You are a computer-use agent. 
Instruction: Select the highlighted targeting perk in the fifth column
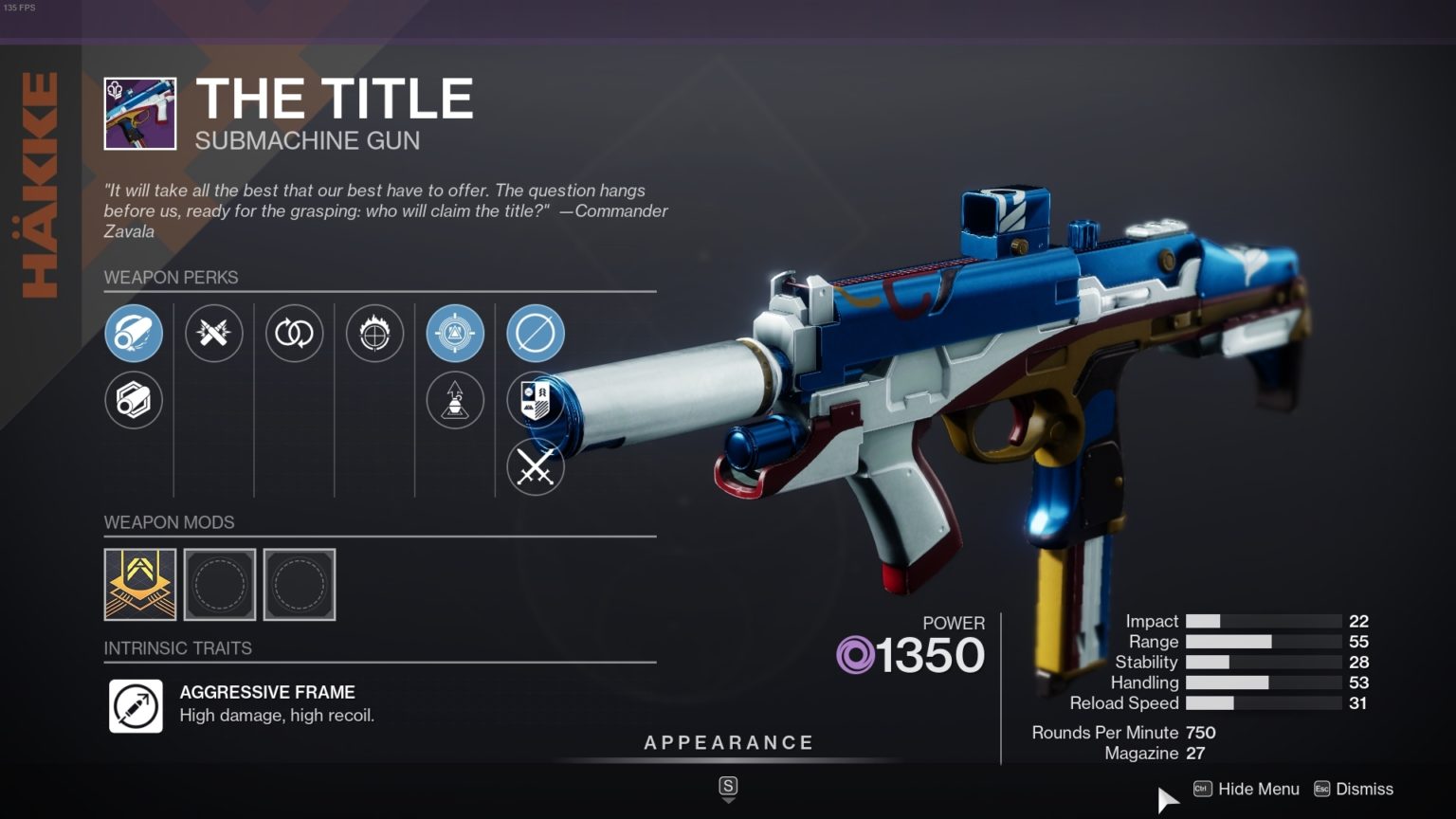(455, 334)
